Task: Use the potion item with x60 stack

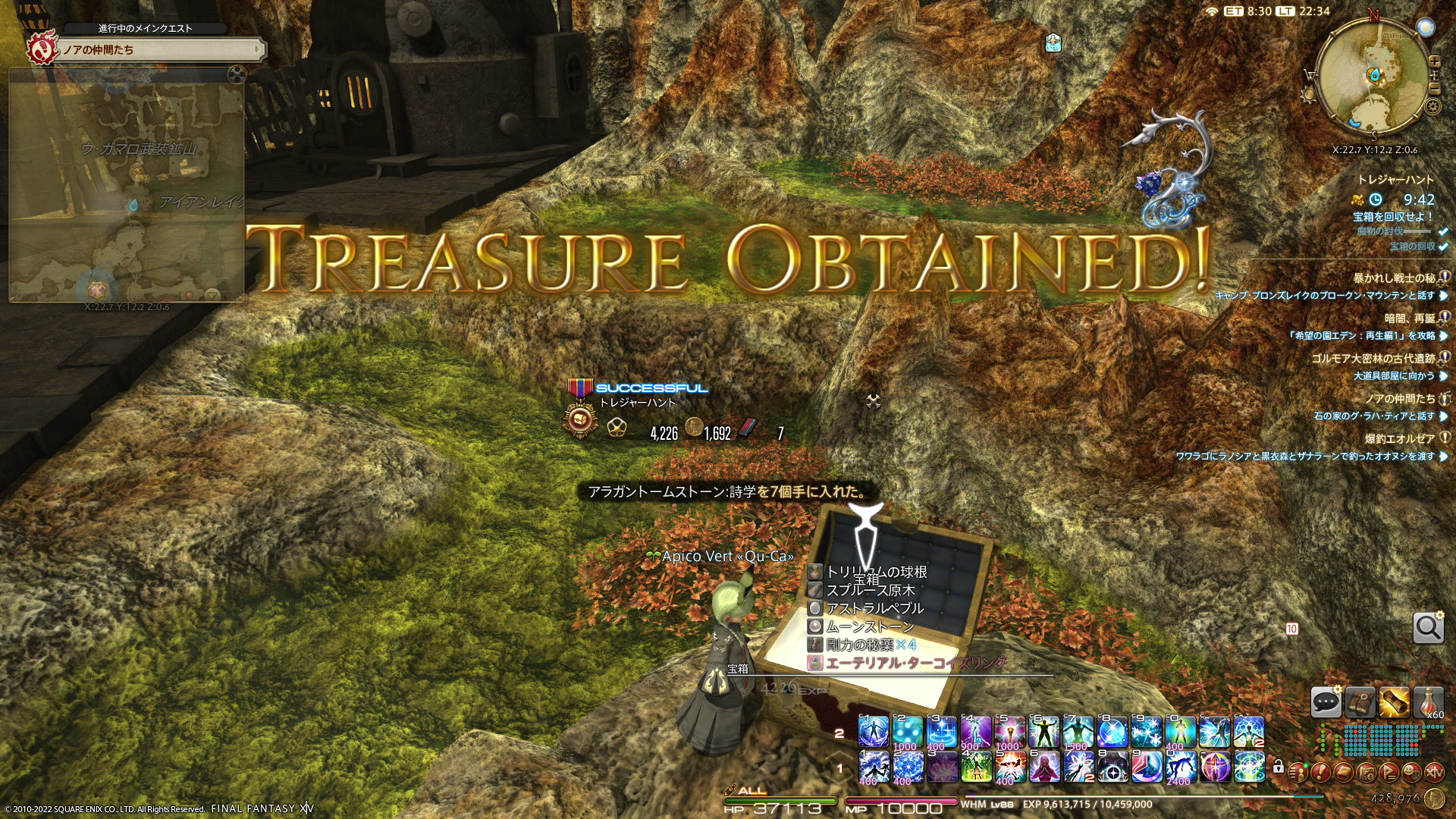Action: [x=1428, y=702]
